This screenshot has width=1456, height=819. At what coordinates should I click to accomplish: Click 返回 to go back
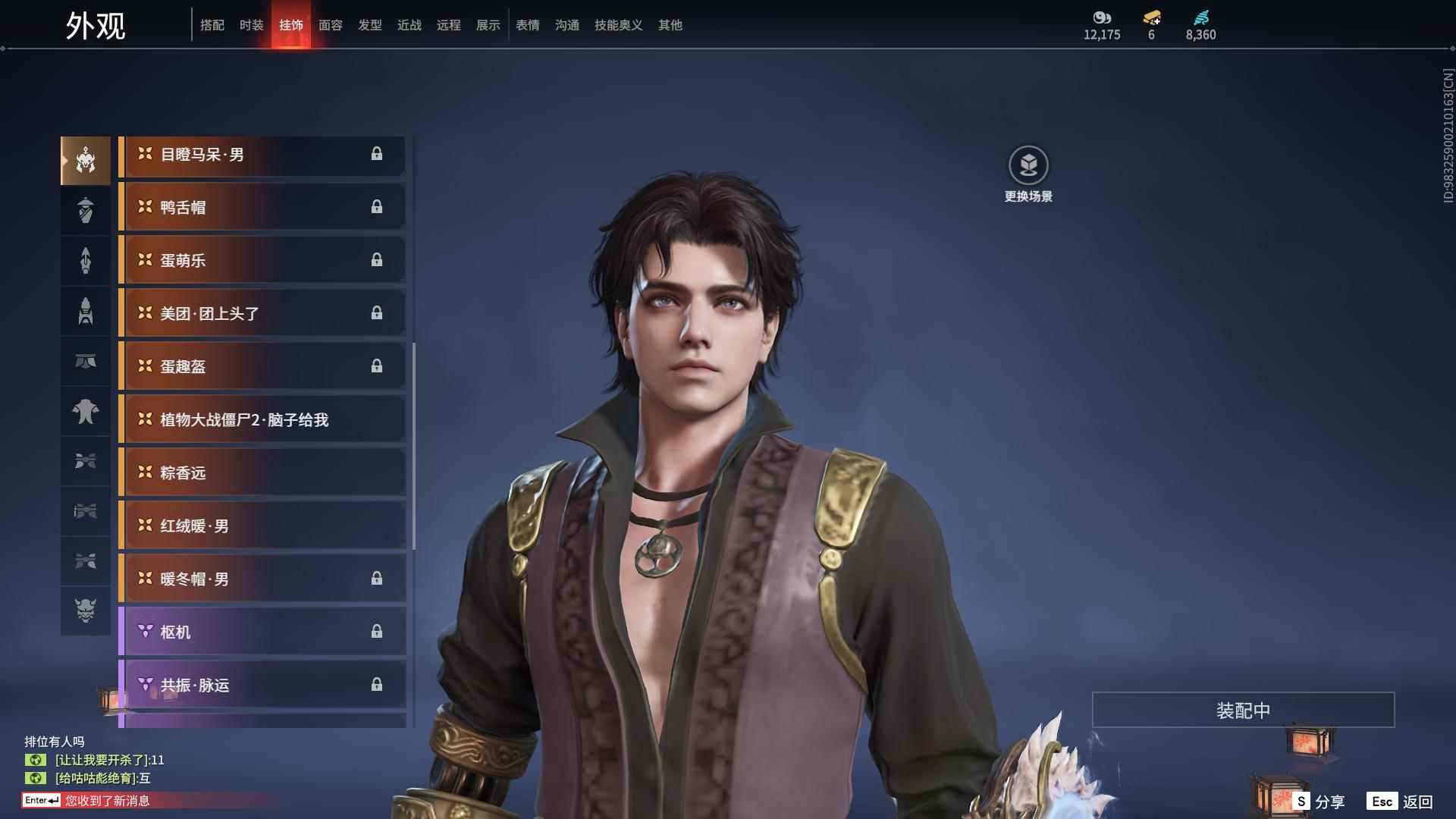(x=1401, y=802)
